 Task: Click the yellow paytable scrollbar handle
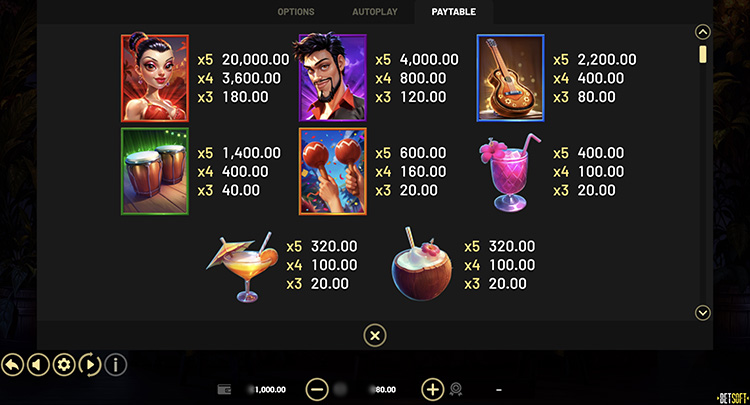(703, 54)
